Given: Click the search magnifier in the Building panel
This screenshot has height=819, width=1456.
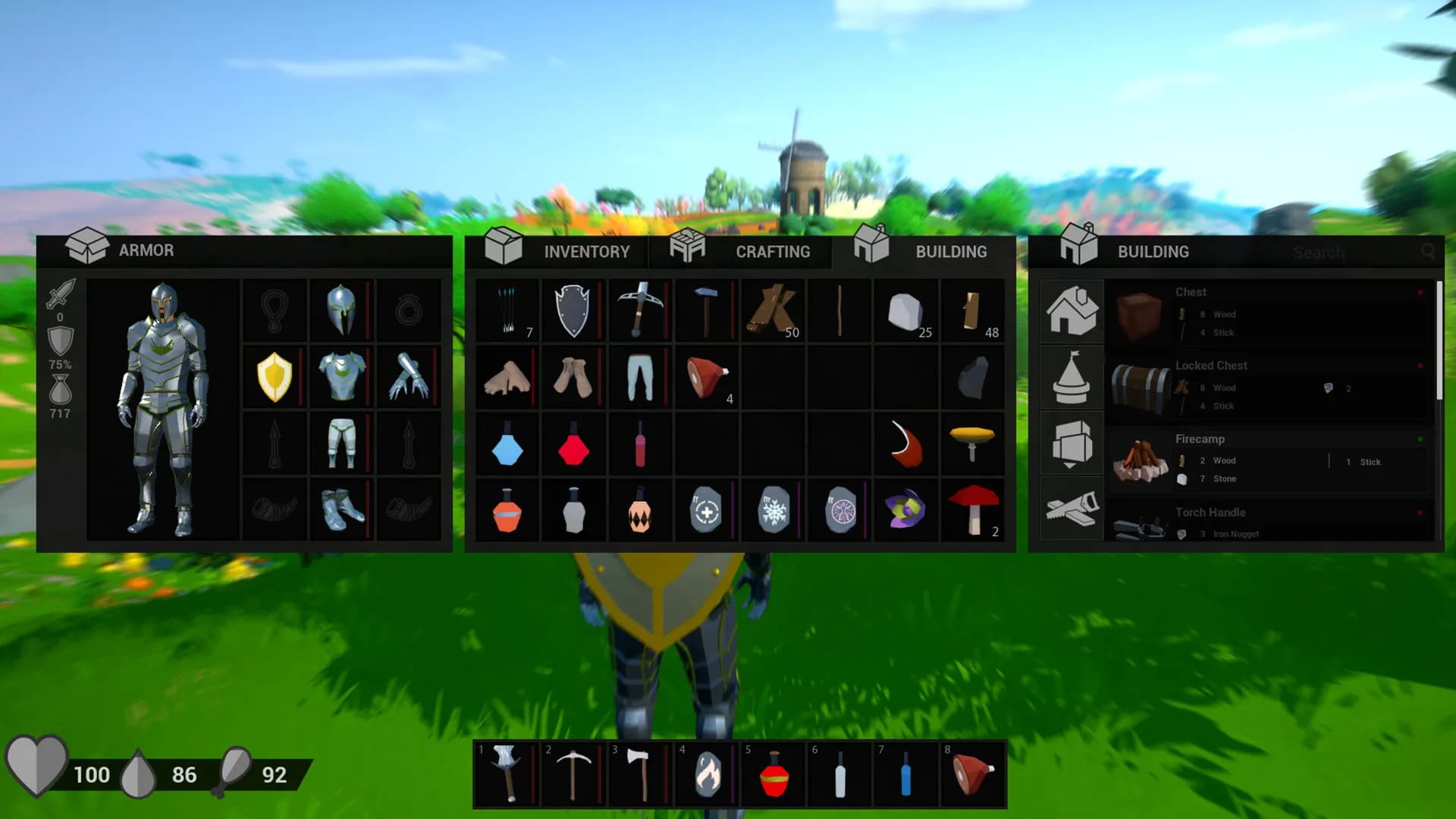Looking at the screenshot, I should [x=1429, y=252].
